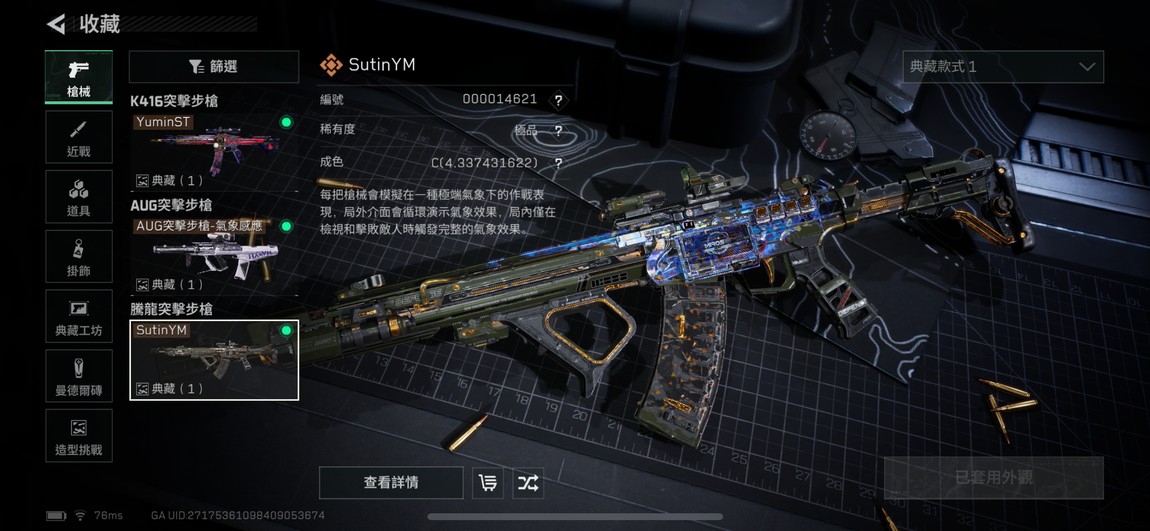Open the 篩選 filter options
Image resolution: width=1150 pixels, height=531 pixels.
tap(214, 67)
